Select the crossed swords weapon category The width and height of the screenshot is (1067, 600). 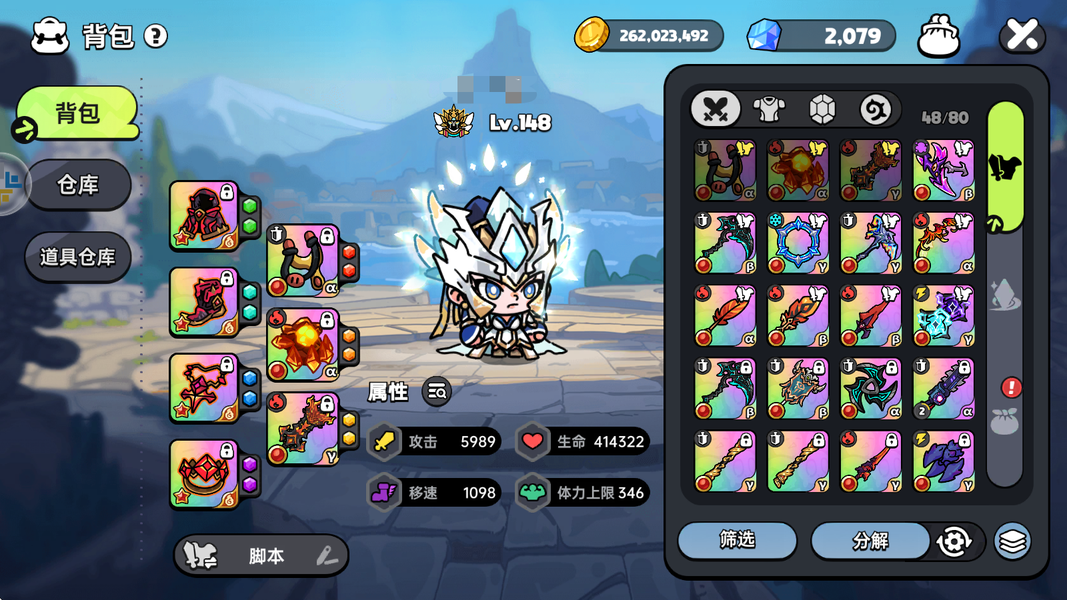pyautogui.click(x=715, y=109)
